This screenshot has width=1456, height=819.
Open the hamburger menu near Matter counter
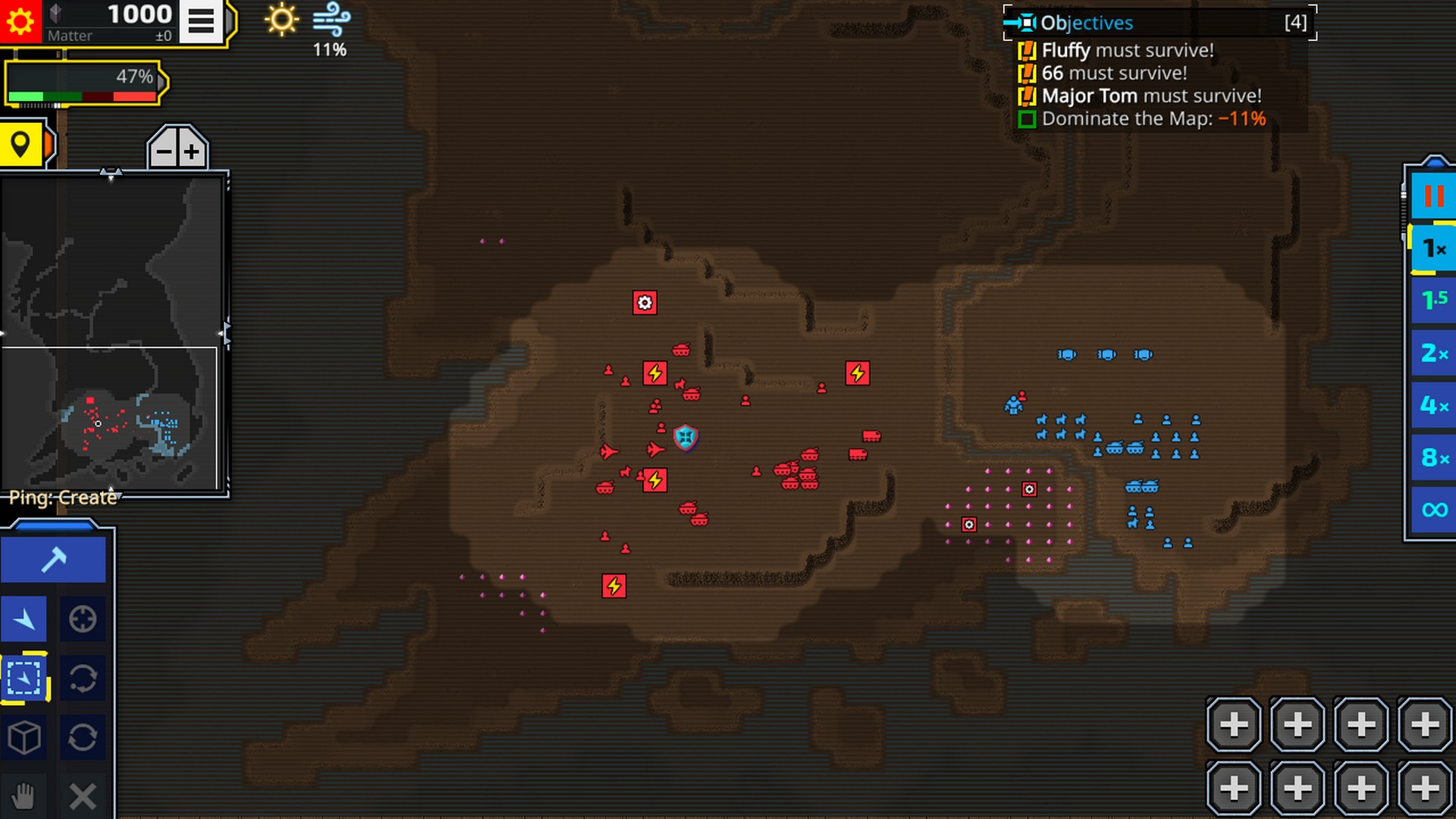(200, 20)
